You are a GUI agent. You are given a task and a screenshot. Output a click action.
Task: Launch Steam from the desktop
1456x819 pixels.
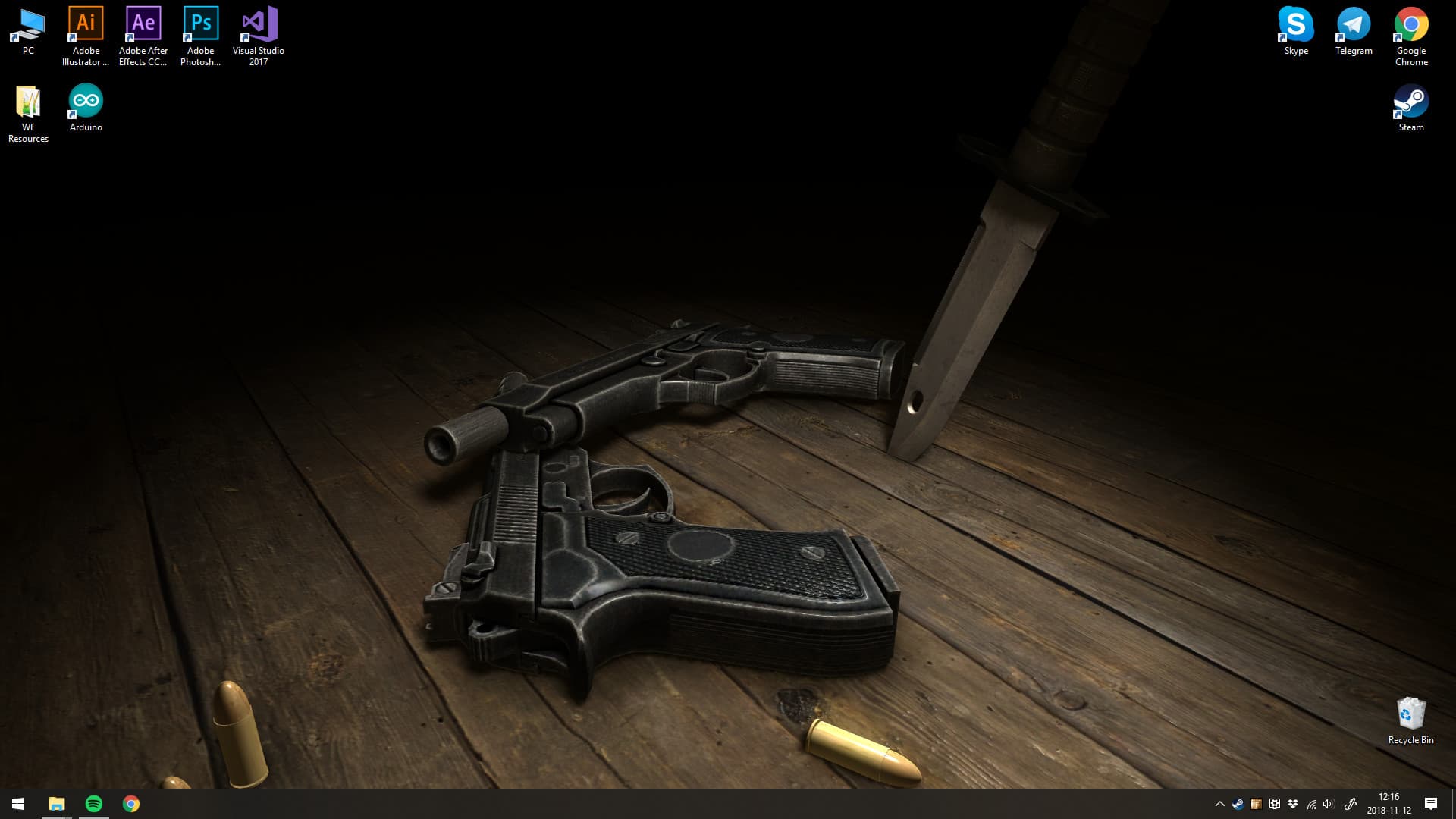tap(1411, 99)
